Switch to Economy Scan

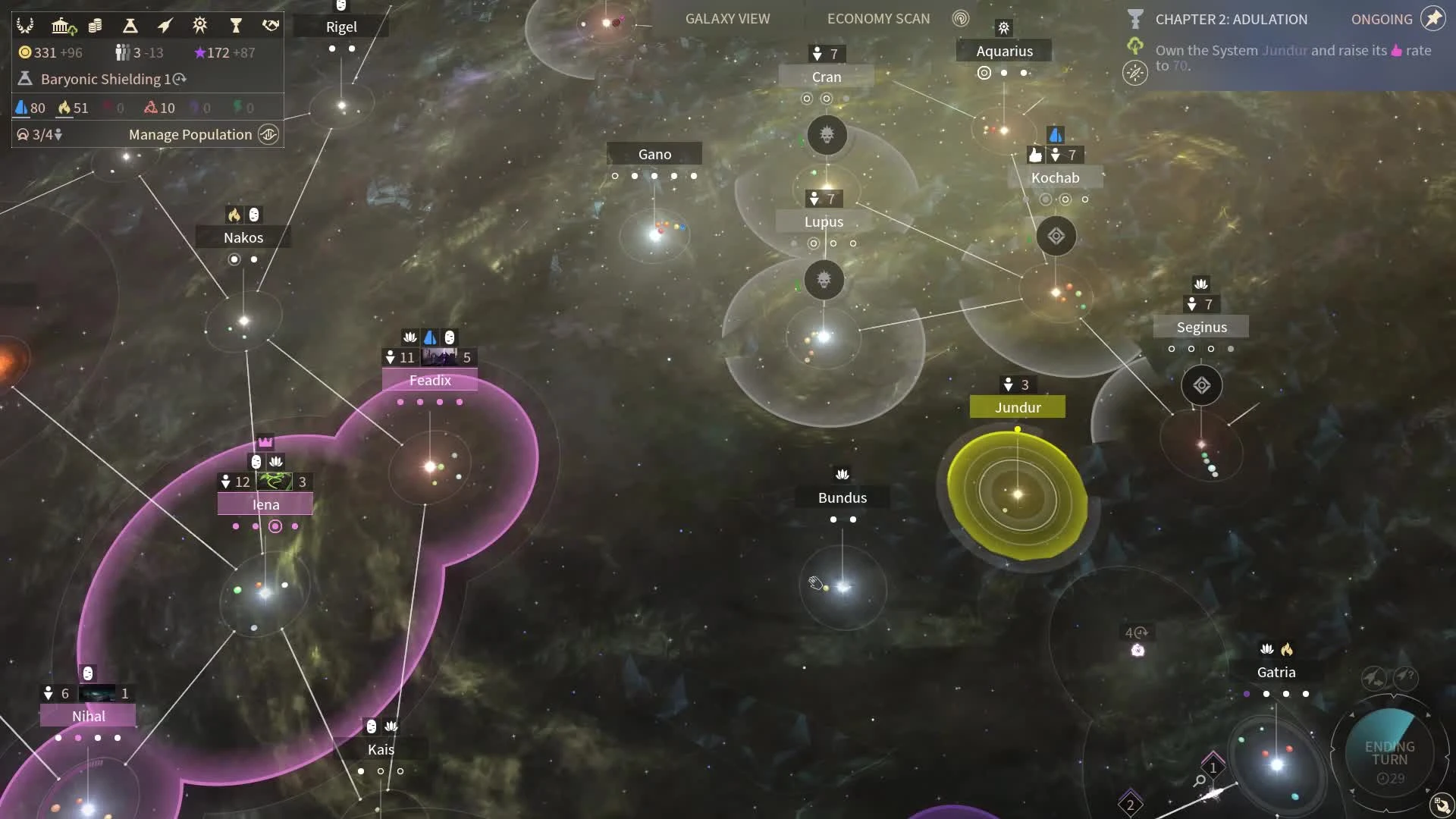point(878,18)
